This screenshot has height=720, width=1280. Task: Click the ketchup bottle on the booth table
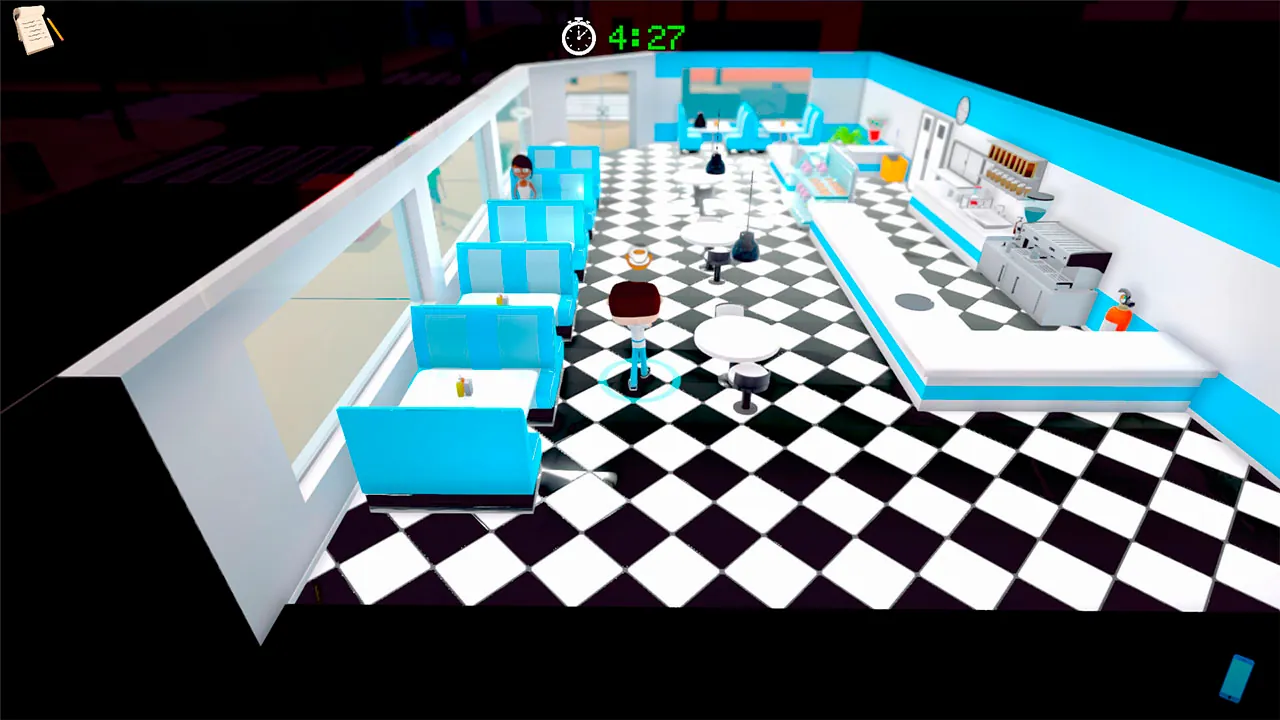[x=462, y=385]
